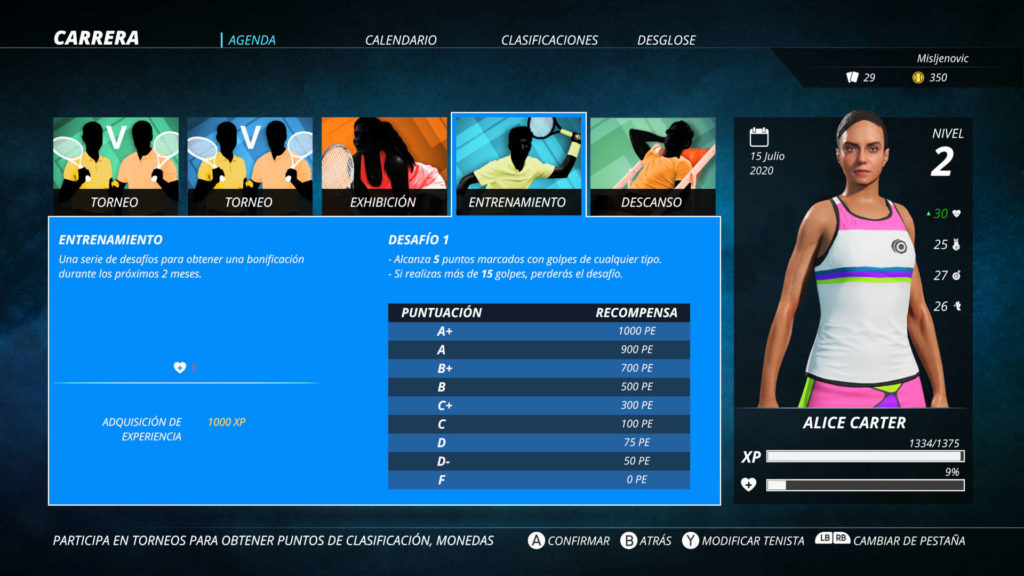Select the Exhibición event tile
Viewport: 1024px width, 576px height.
384,165
